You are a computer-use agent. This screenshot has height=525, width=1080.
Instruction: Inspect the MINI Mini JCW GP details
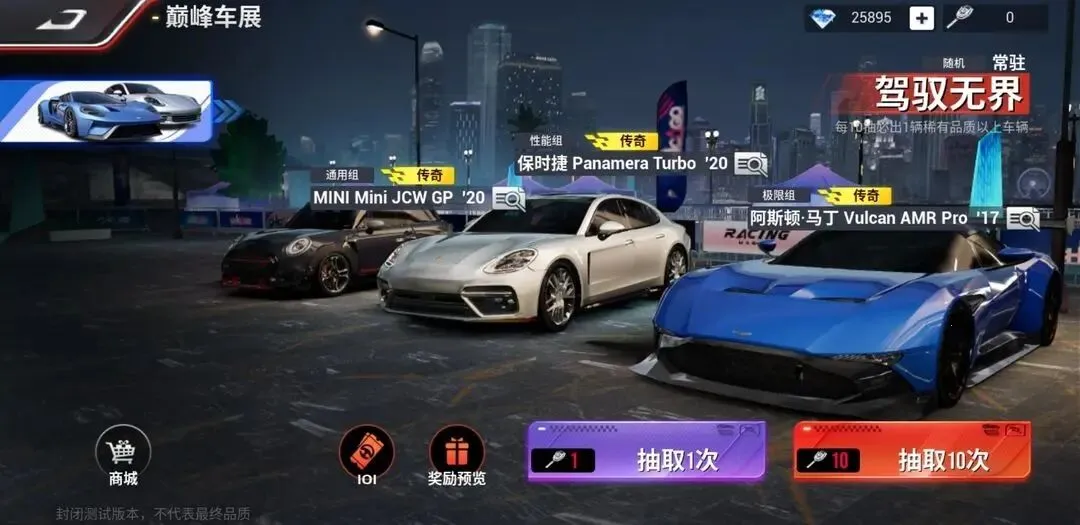[508, 198]
